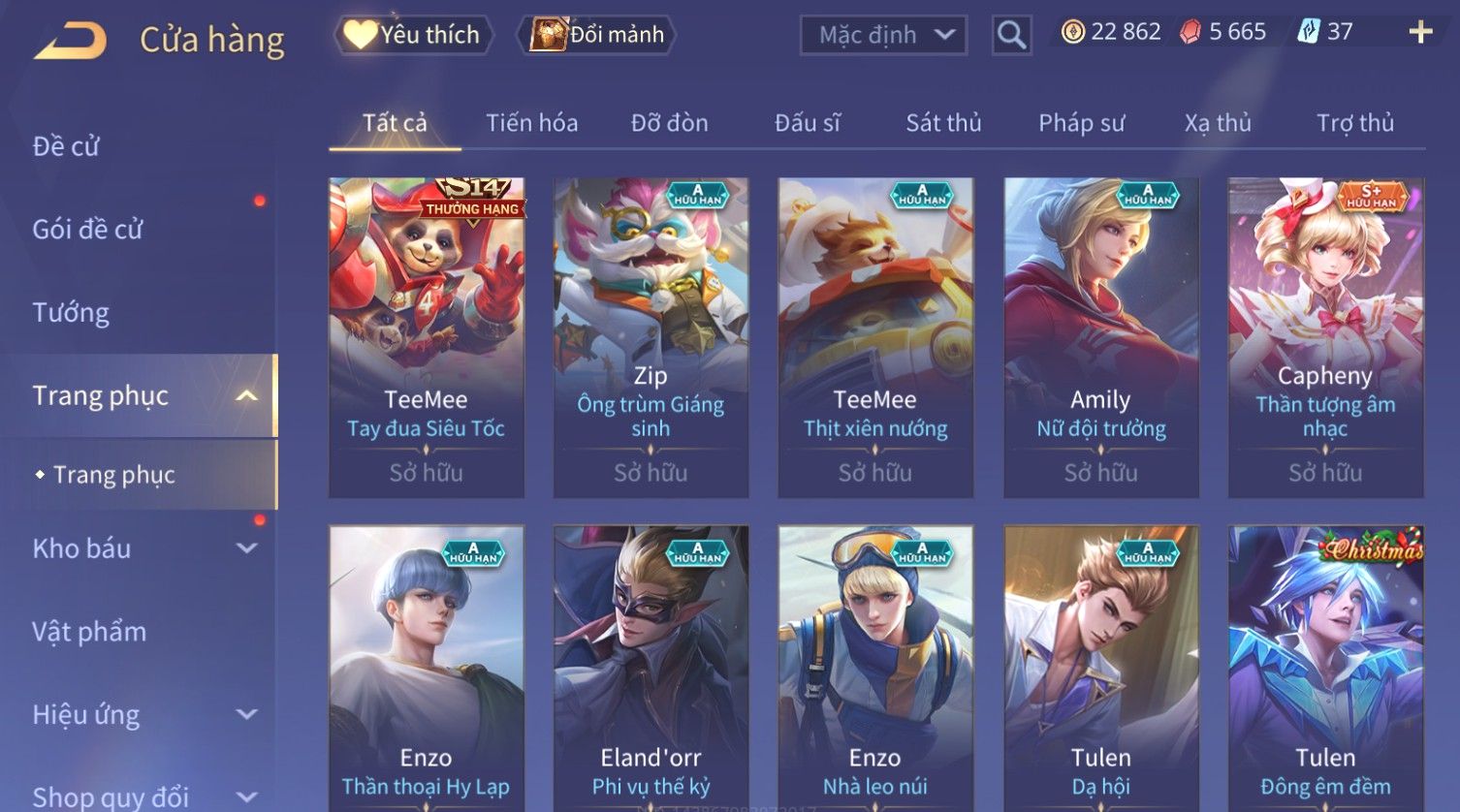The width and height of the screenshot is (1460, 812).
Task: Expand the Mặc định sort dropdown
Action: coord(883,36)
